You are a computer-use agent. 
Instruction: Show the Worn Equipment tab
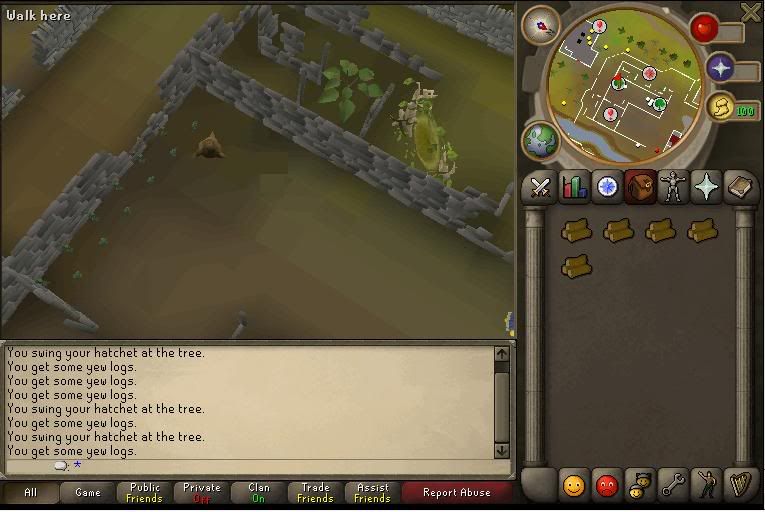tap(673, 187)
